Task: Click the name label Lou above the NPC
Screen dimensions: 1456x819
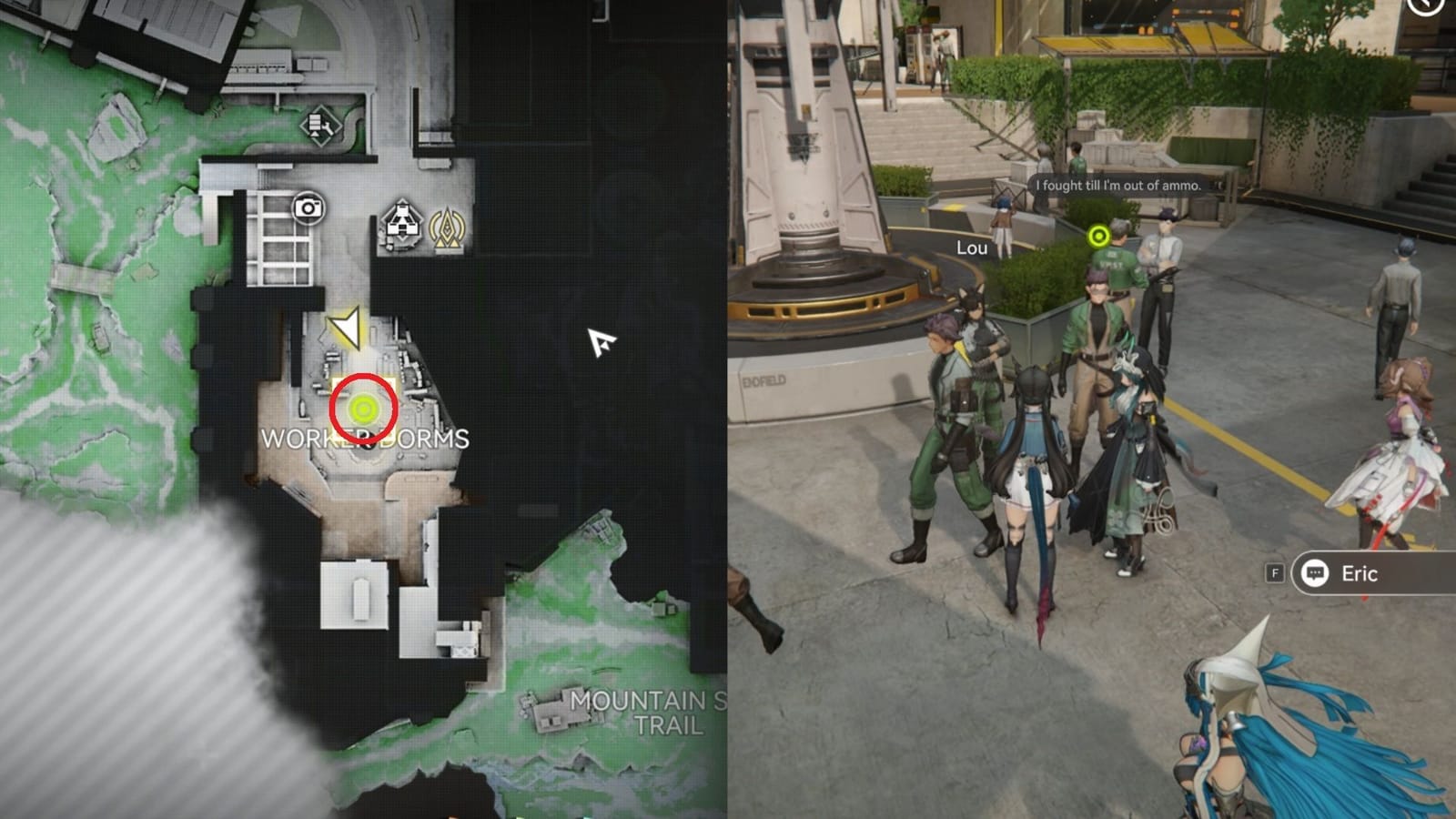Action: pos(973,246)
